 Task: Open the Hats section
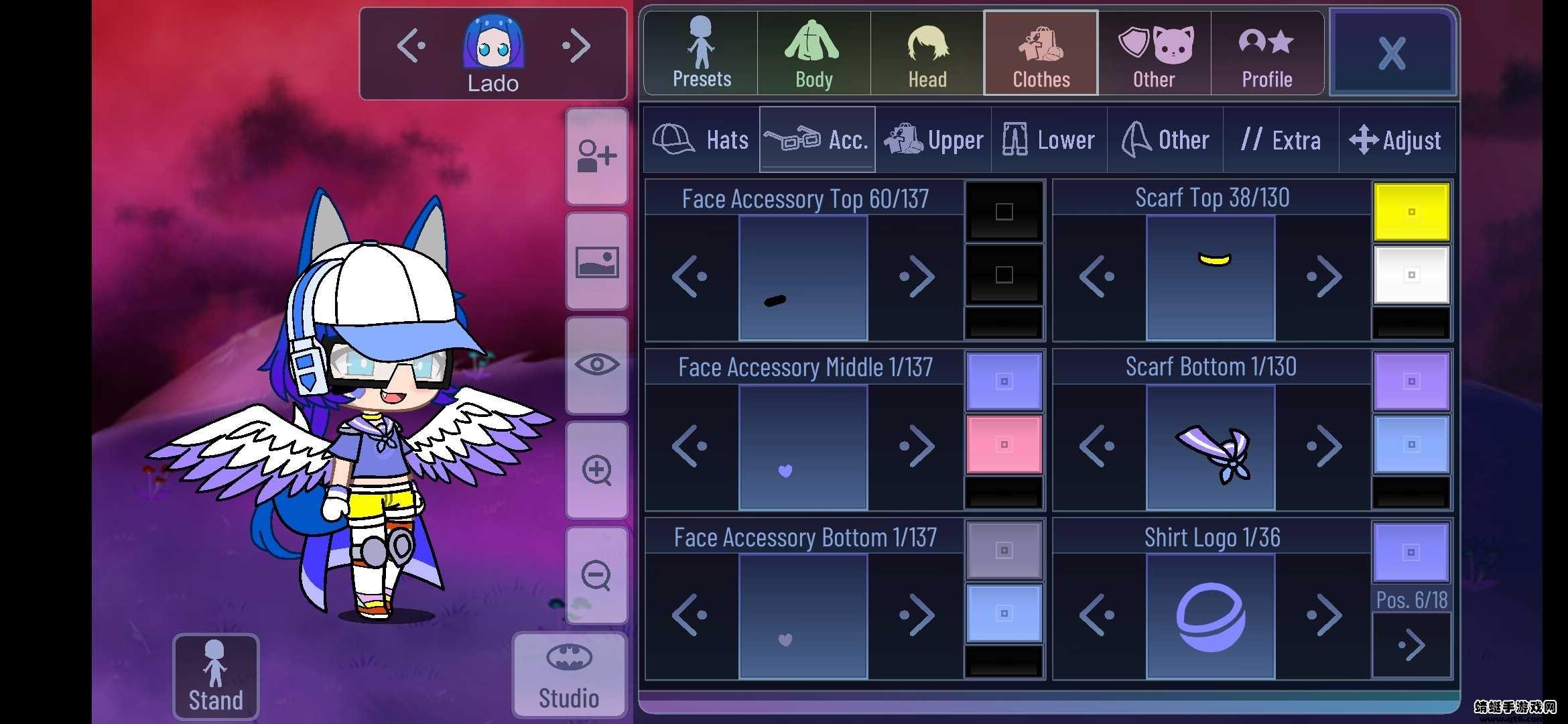pyautogui.click(x=701, y=139)
